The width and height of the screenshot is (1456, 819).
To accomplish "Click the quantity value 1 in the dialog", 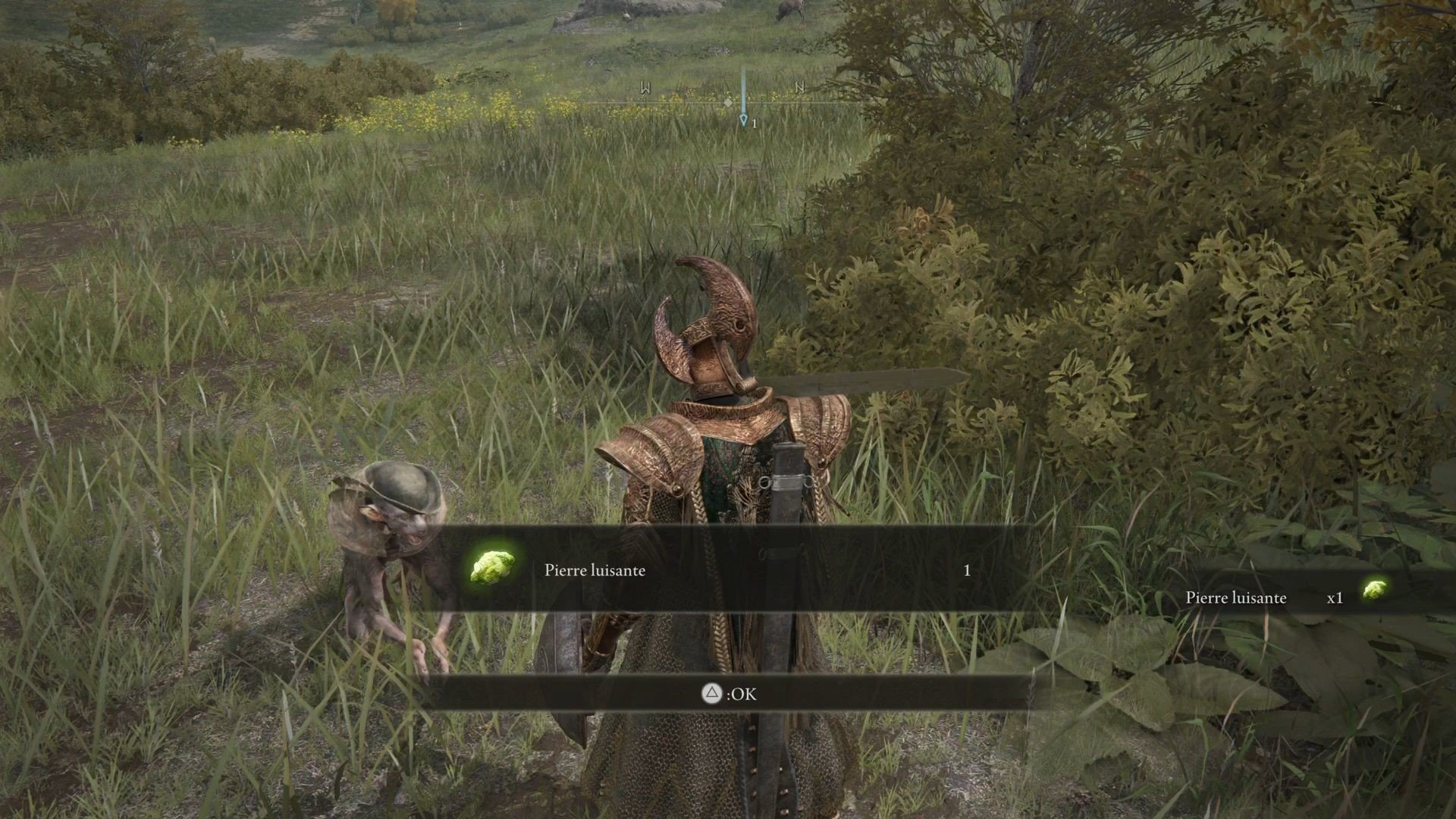I will (x=966, y=570).
